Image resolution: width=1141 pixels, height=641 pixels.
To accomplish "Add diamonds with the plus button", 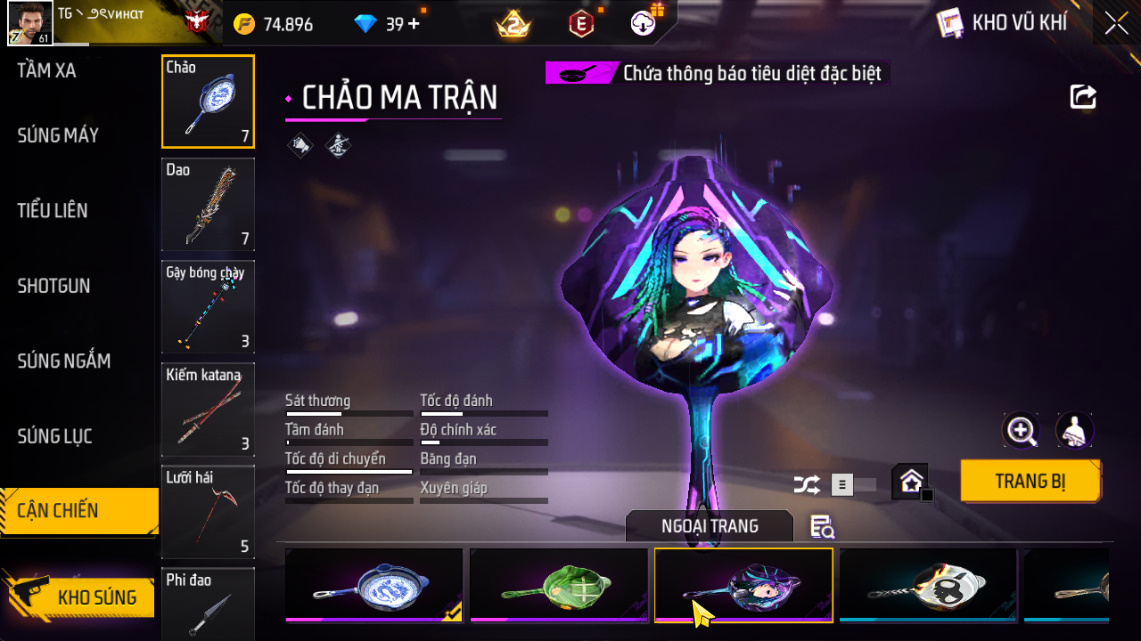I will [414, 24].
